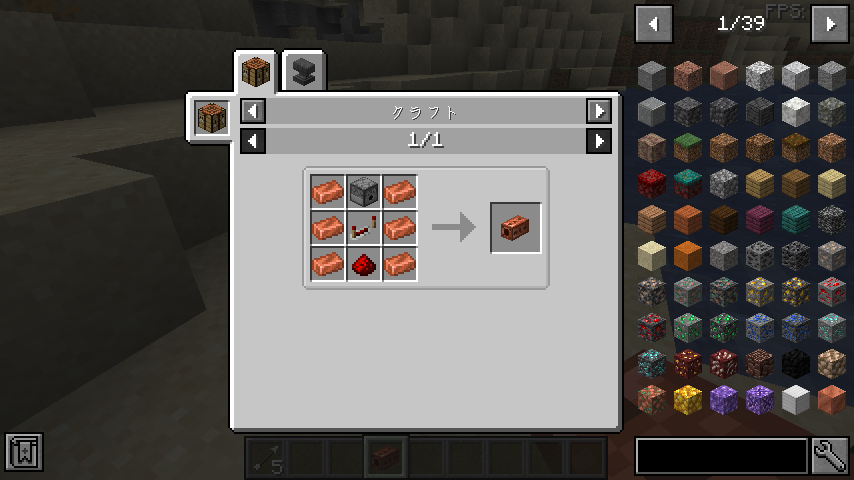Screen dimensions: 854x480
Task: Click the redstone dust ingredient slot
Action: pyautogui.click(x=364, y=264)
